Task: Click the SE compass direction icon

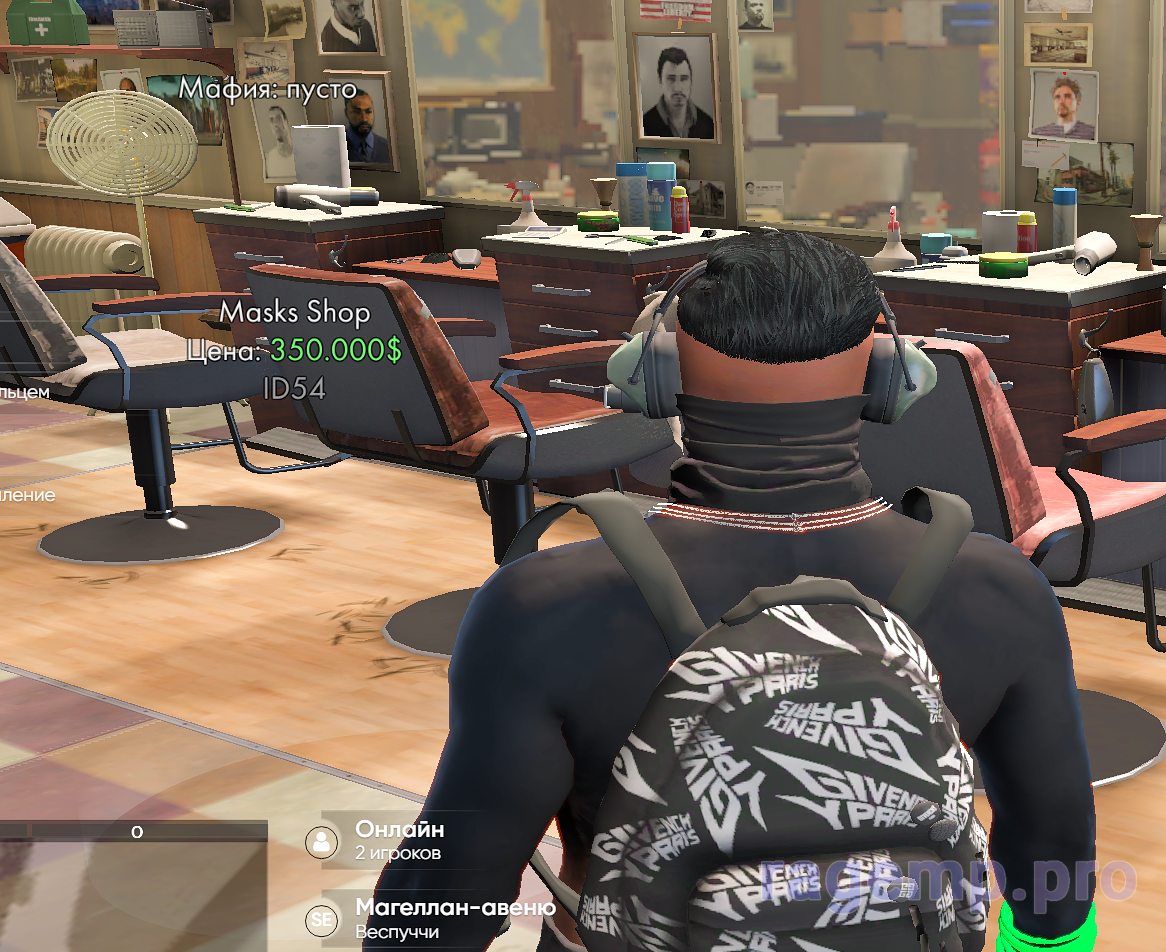Action: 322,919
